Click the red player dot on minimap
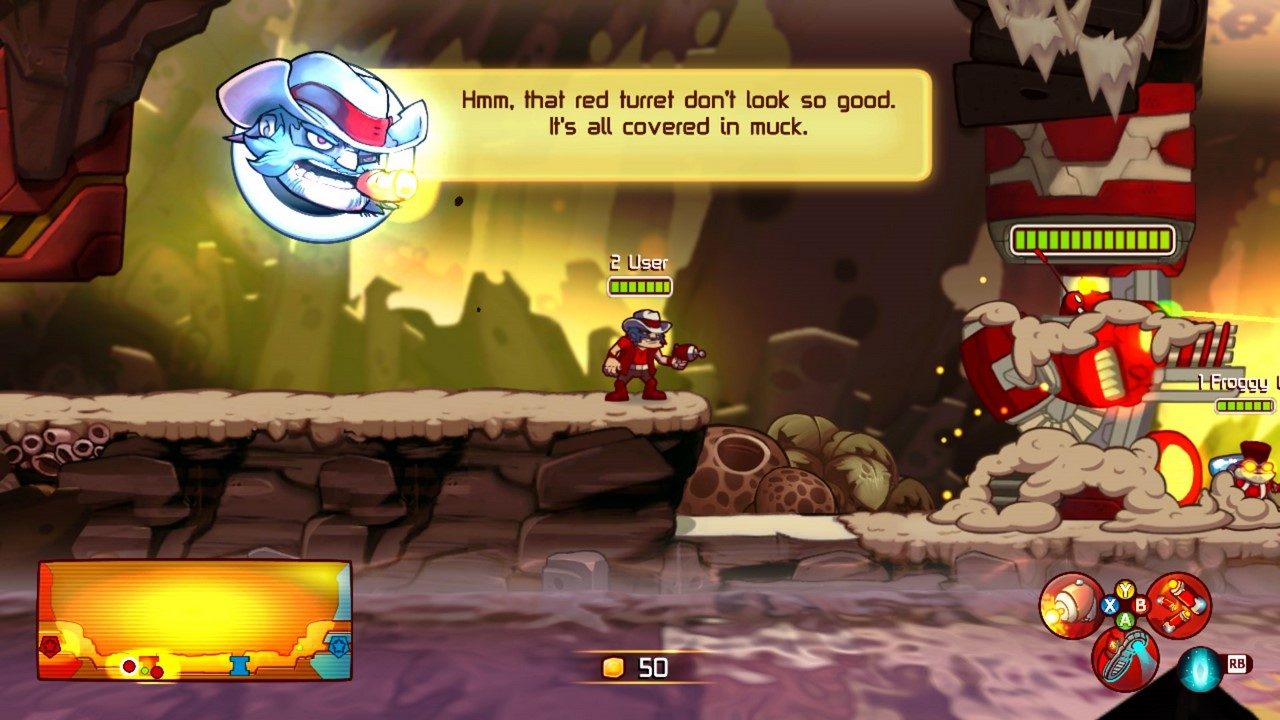Viewport: 1280px width, 720px height. click(129, 665)
